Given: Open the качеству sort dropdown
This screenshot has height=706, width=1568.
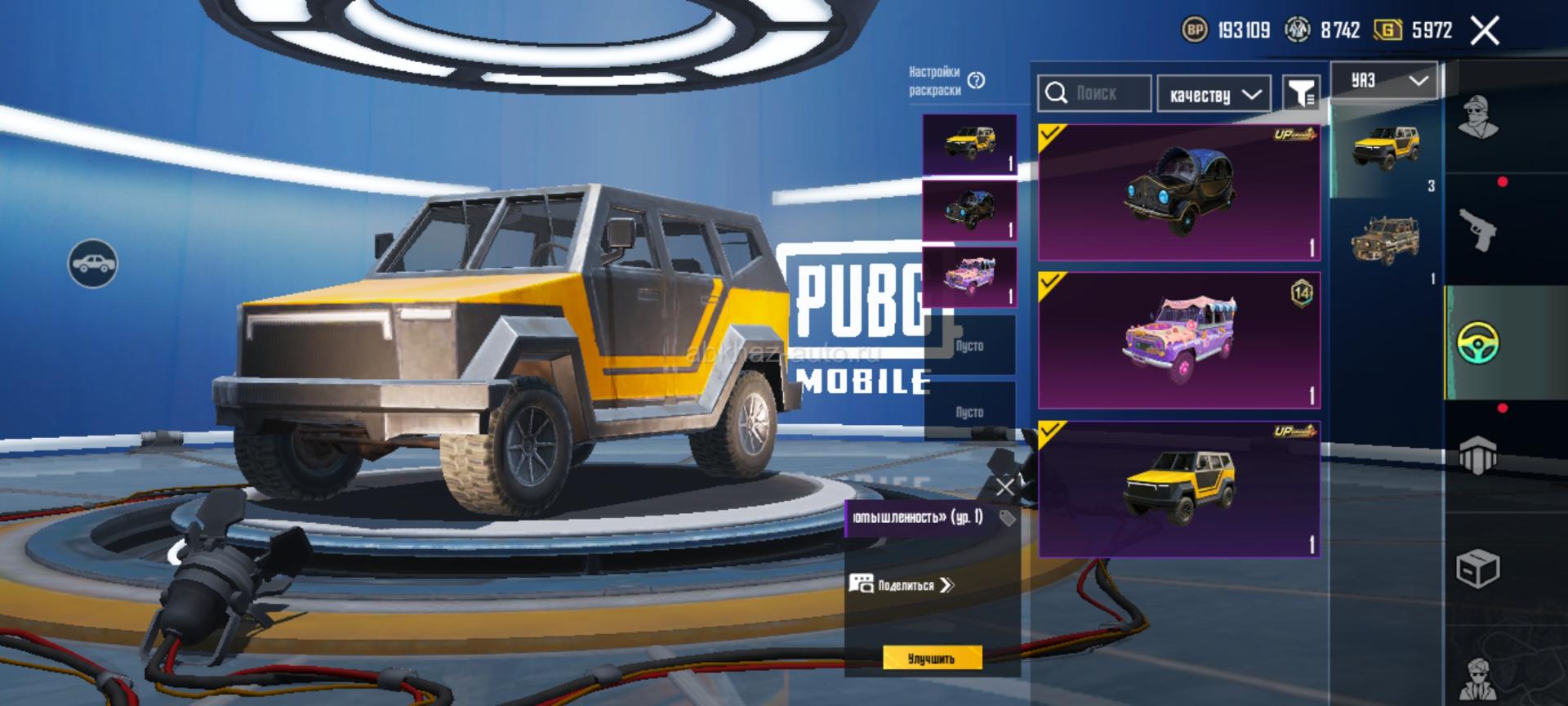Looking at the screenshot, I should 1214,95.
